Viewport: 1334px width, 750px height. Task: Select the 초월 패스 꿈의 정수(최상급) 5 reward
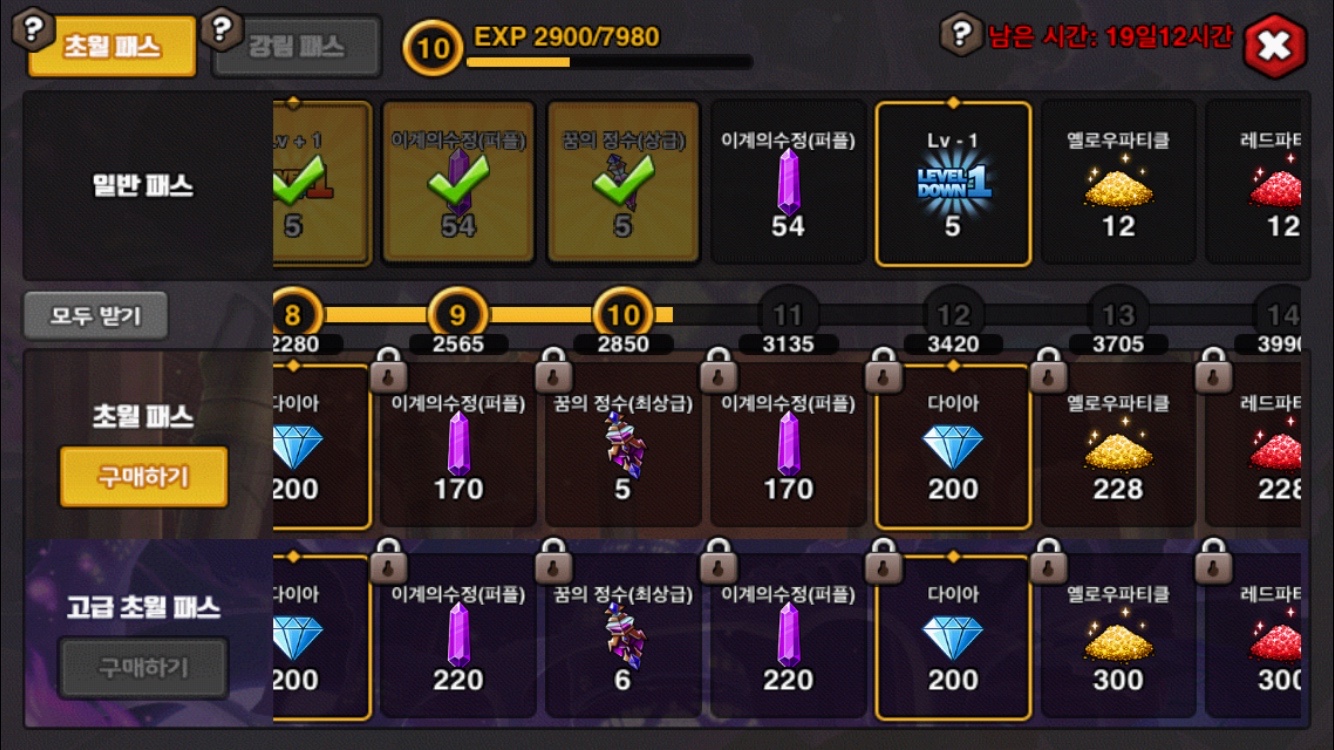point(623,447)
